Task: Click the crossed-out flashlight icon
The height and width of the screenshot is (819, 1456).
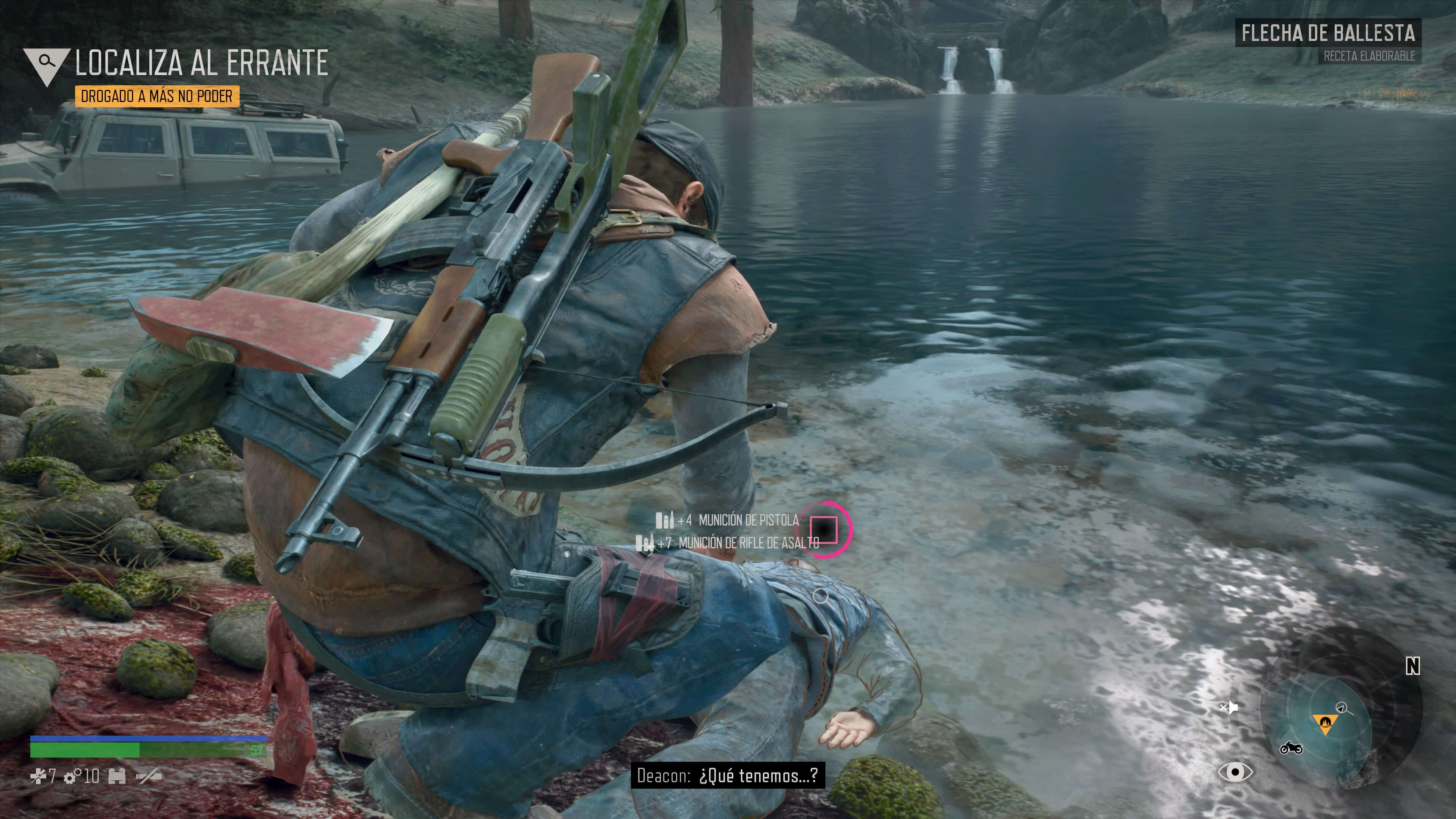Action: coord(149,777)
